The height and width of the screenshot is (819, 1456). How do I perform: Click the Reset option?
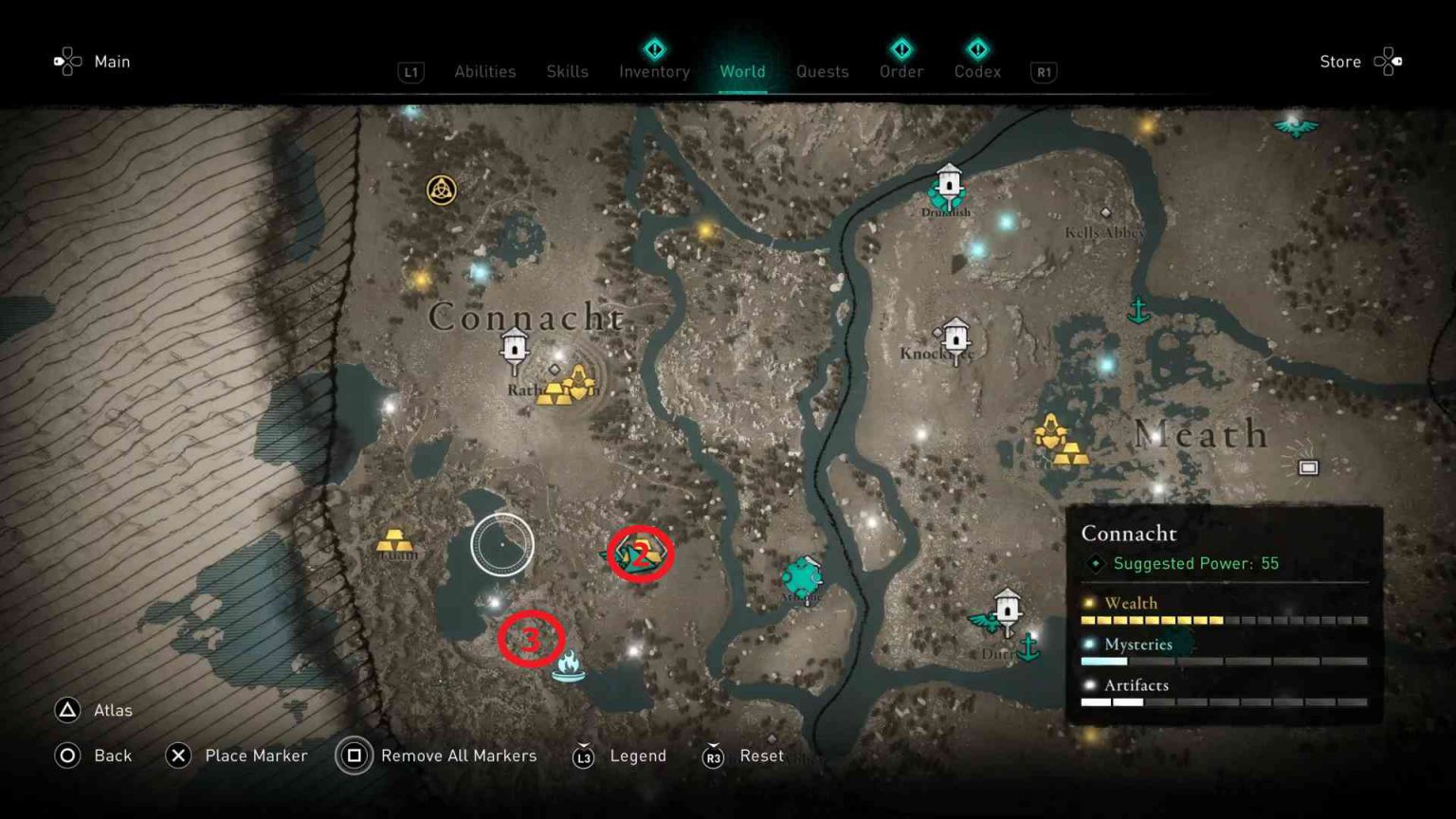(761, 755)
